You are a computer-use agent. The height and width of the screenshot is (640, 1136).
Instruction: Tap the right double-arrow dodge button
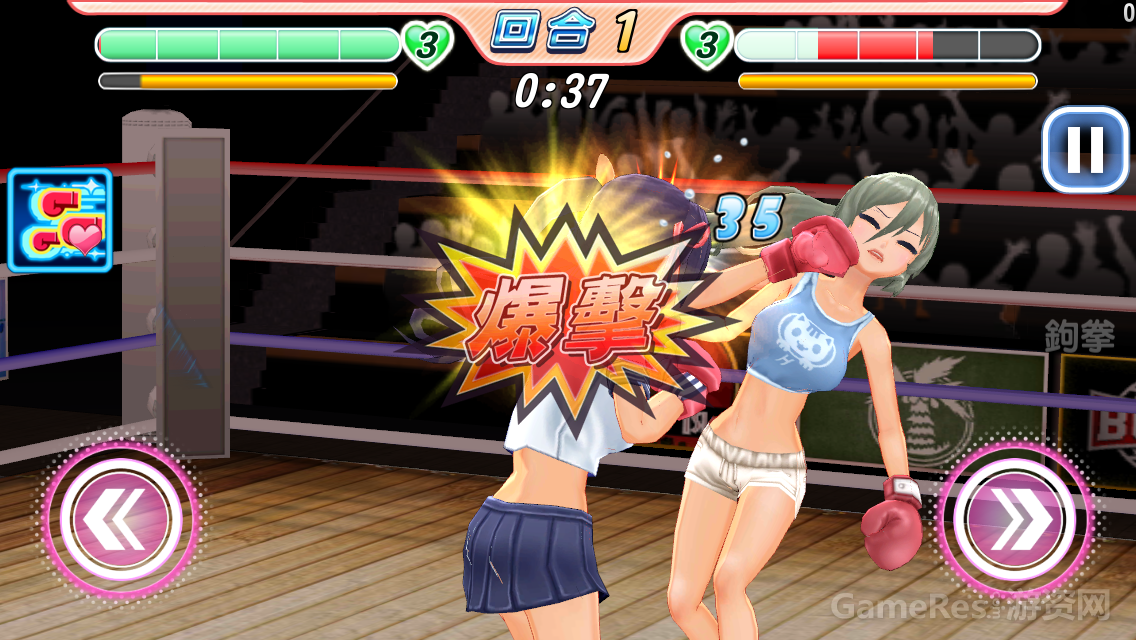tap(1014, 518)
